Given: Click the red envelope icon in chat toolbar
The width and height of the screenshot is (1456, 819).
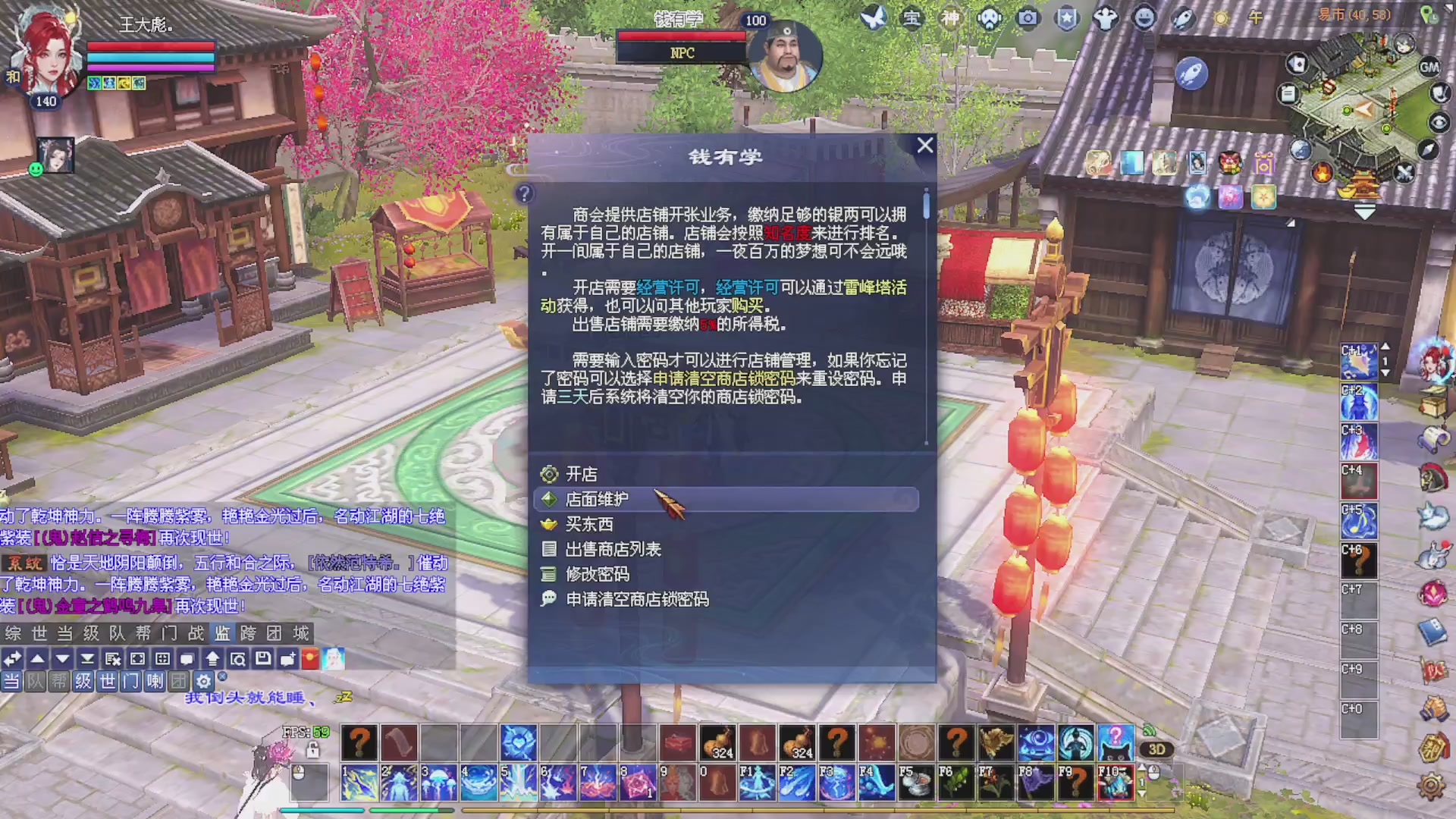Looking at the screenshot, I should click(x=309, y=659).
